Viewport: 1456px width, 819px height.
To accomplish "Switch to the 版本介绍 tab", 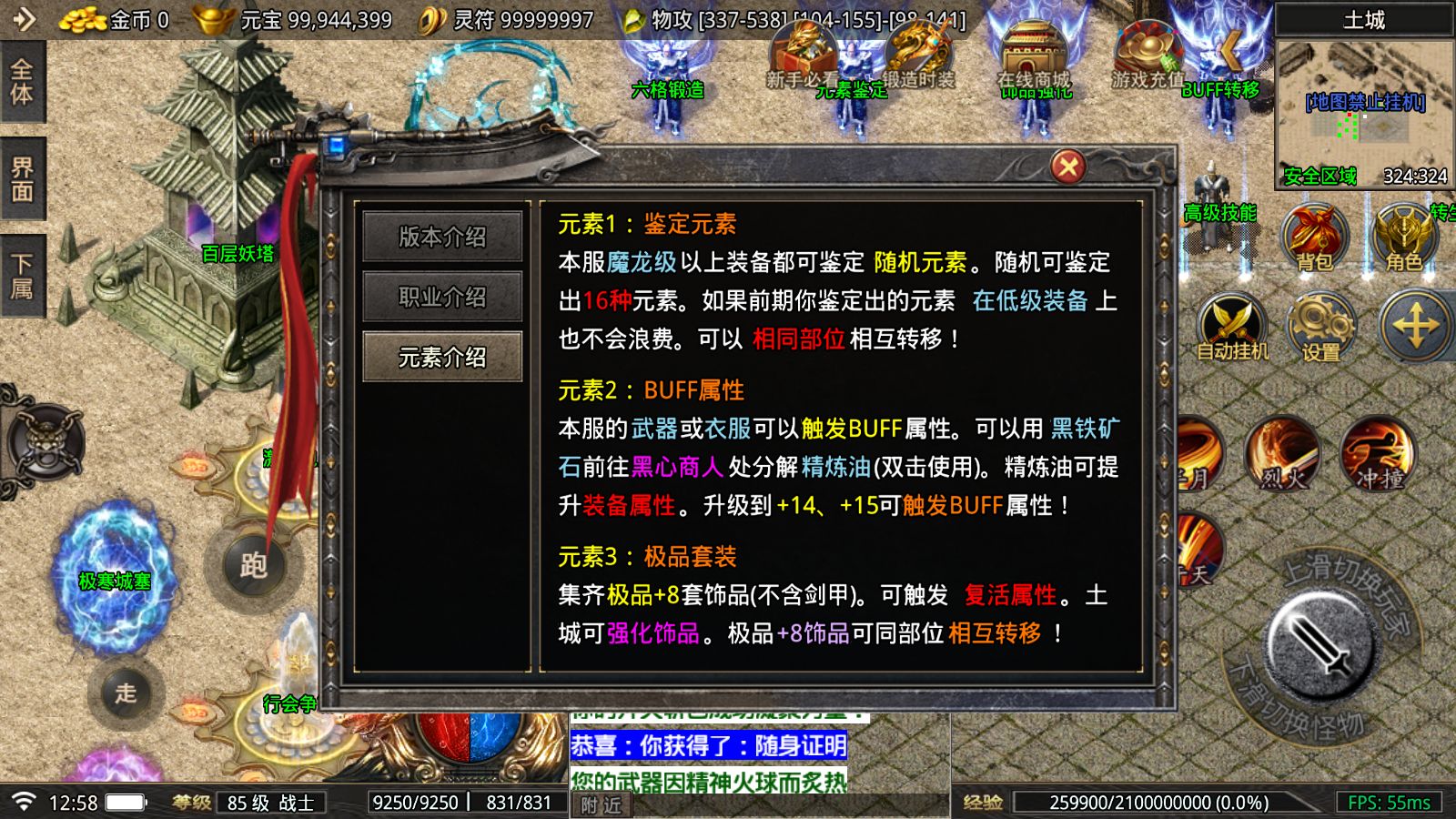I will (x=443, y=237).
